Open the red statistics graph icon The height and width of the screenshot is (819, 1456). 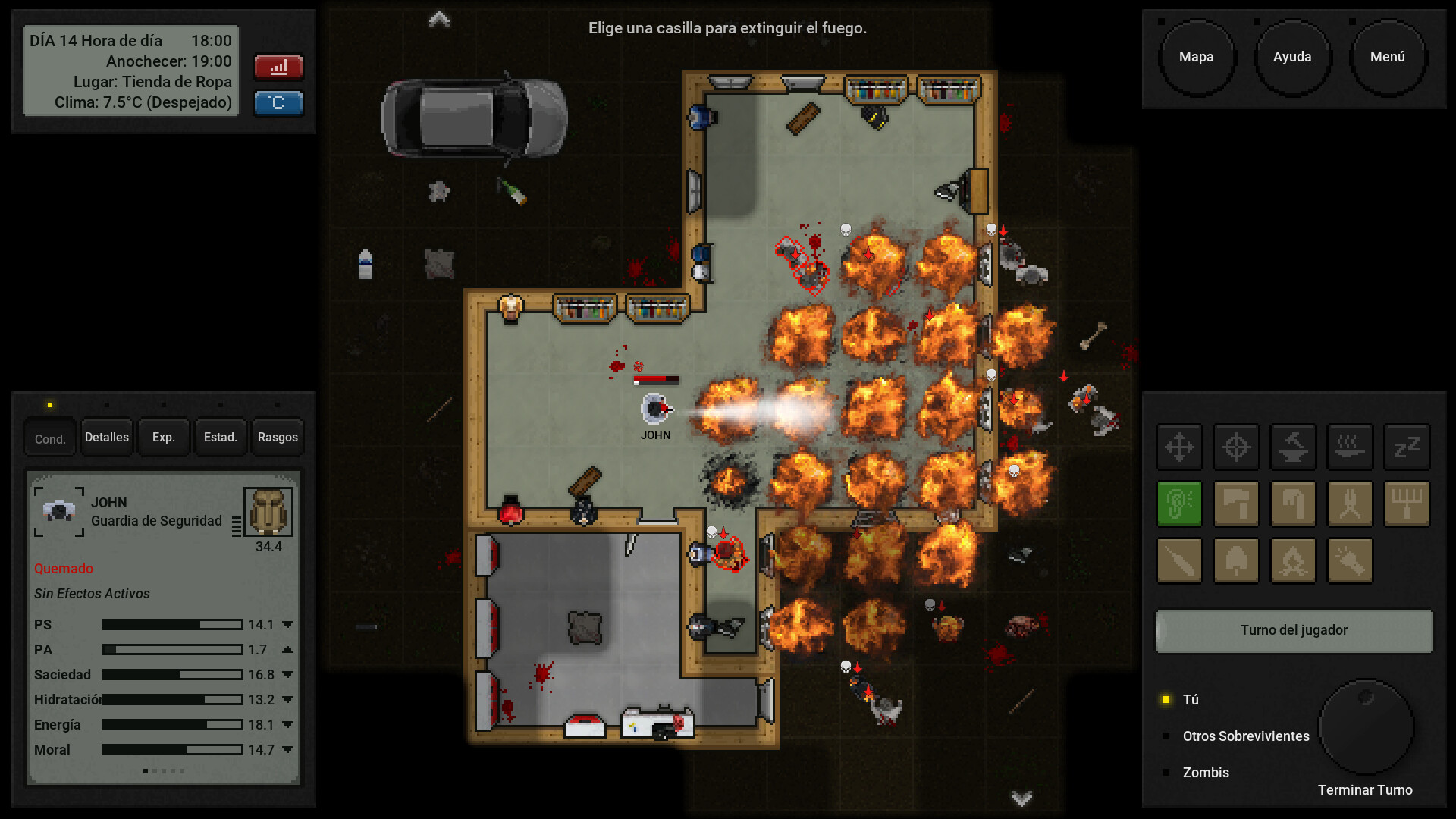pyautogui.click(x=278, y=67)
